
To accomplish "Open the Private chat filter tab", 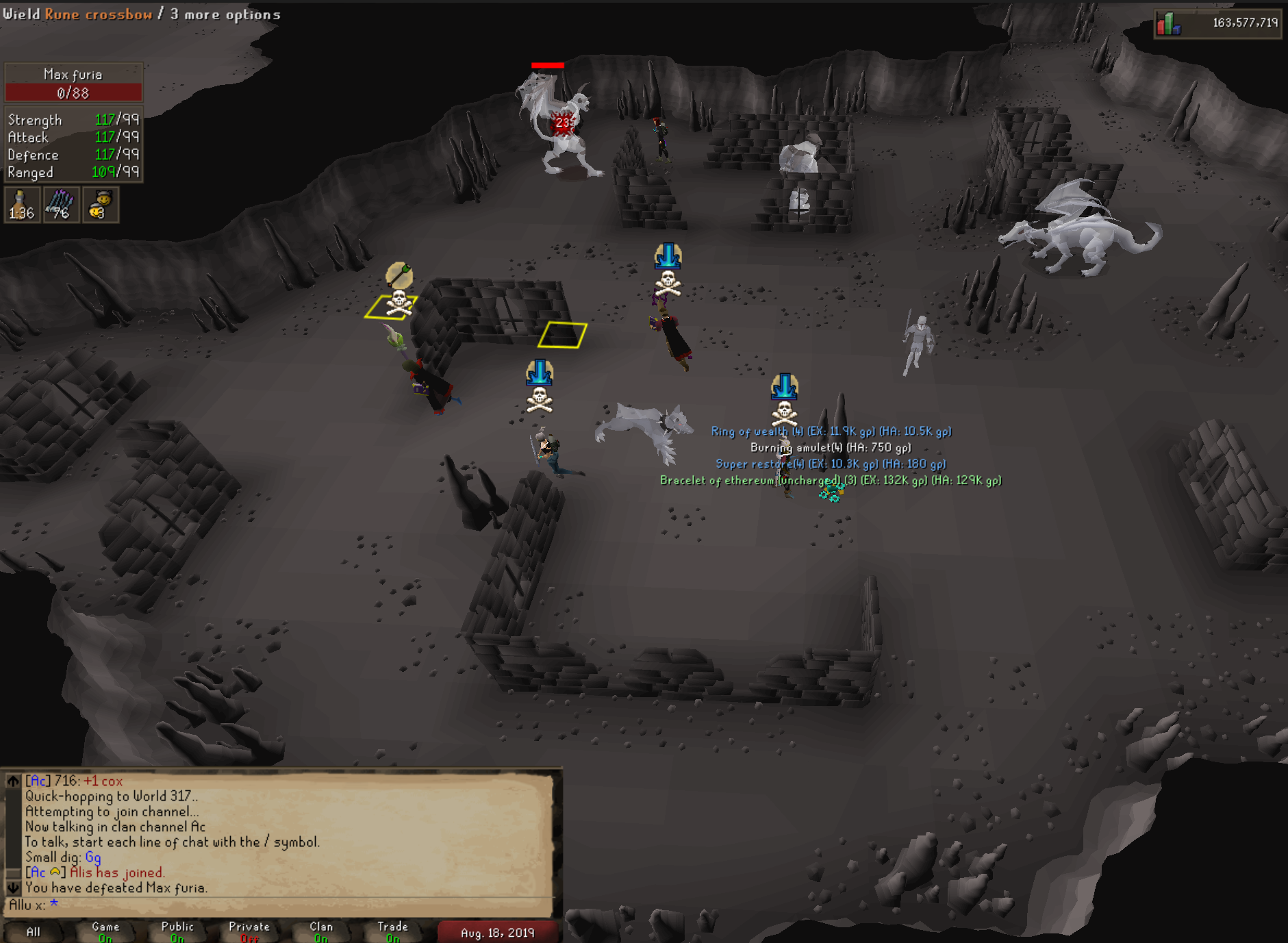I will point(249,932).
